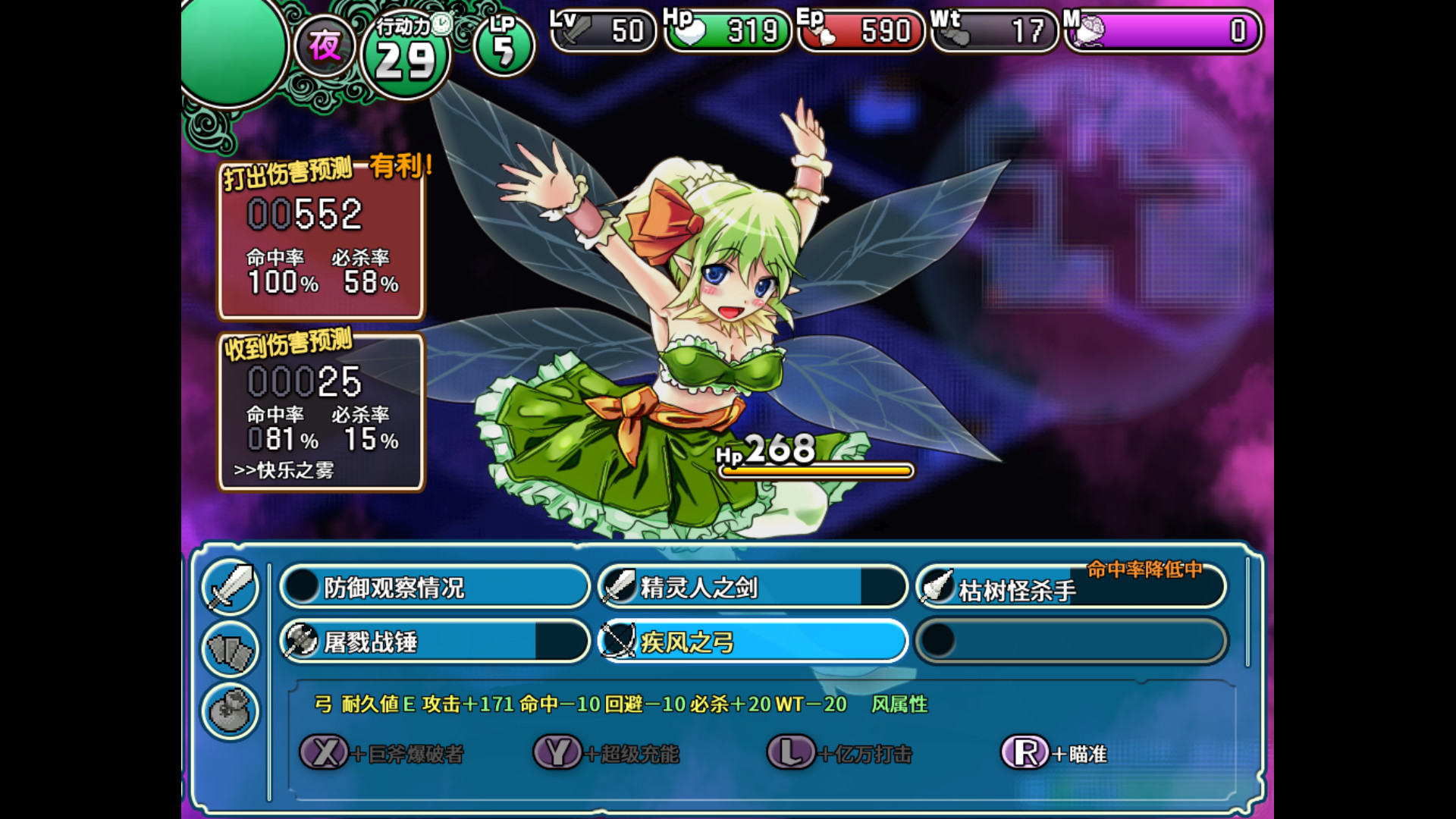
Task: Select the skill cards category icon
Action: click(x=230, y=651)
